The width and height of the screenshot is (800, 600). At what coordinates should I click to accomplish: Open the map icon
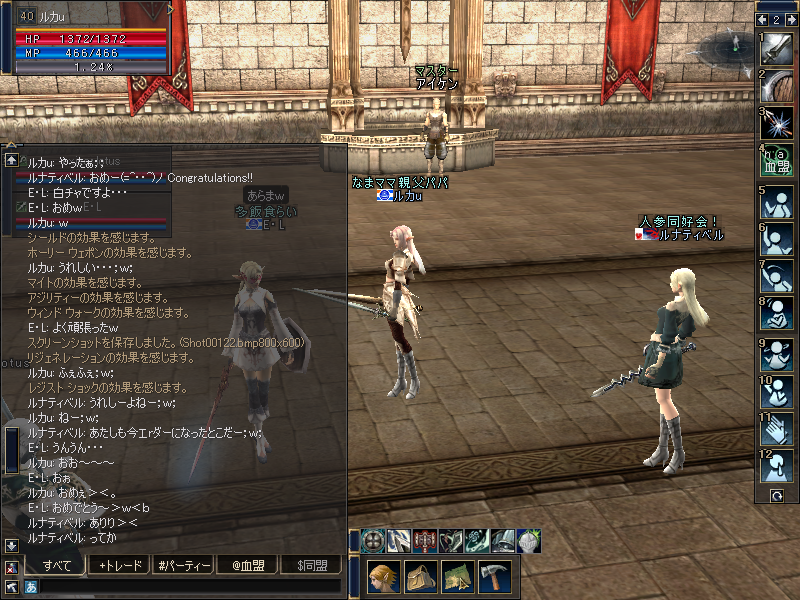coord(457,577)
